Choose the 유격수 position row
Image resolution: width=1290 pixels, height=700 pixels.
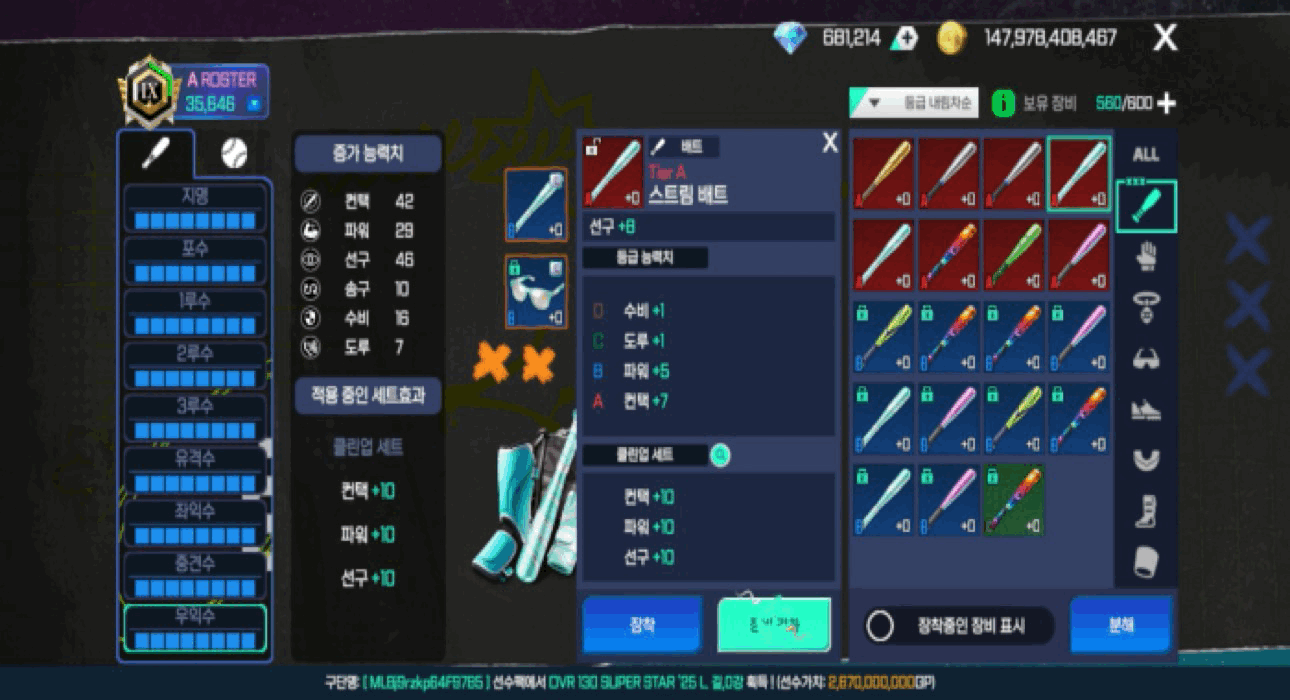coord(195,470)
